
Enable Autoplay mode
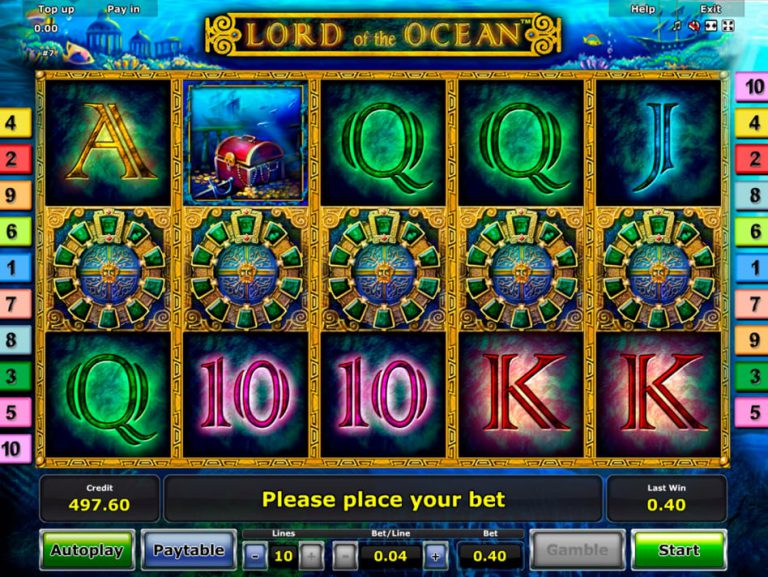point(87,550)
